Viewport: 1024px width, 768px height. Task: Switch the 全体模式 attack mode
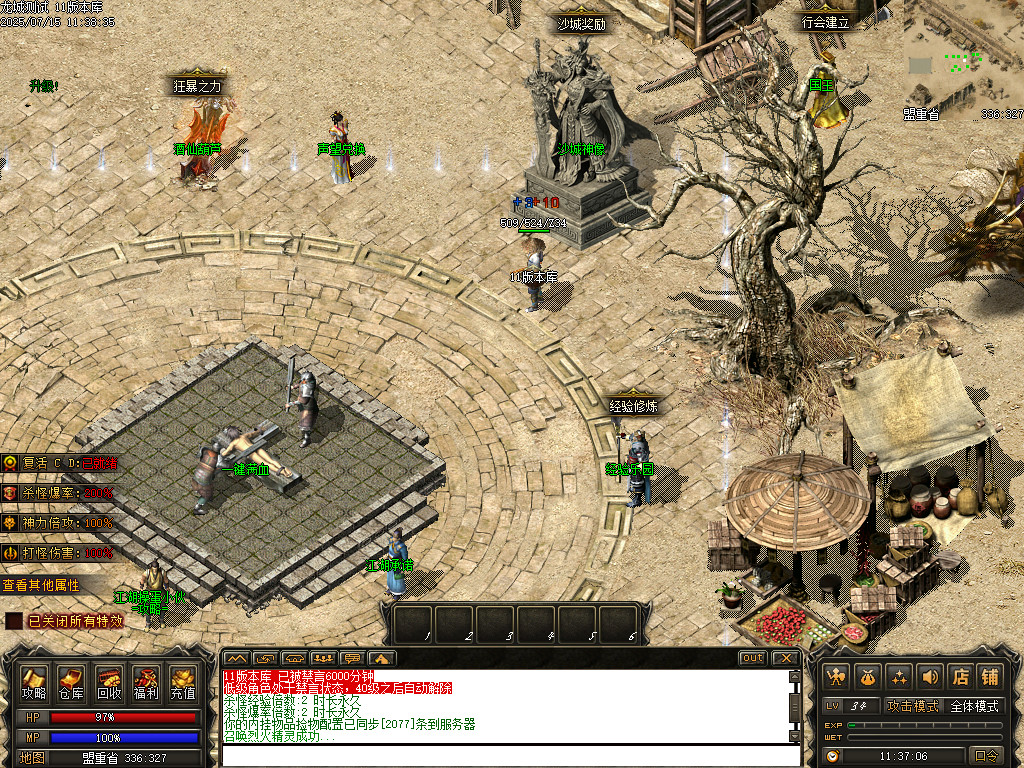coord(974,706)
